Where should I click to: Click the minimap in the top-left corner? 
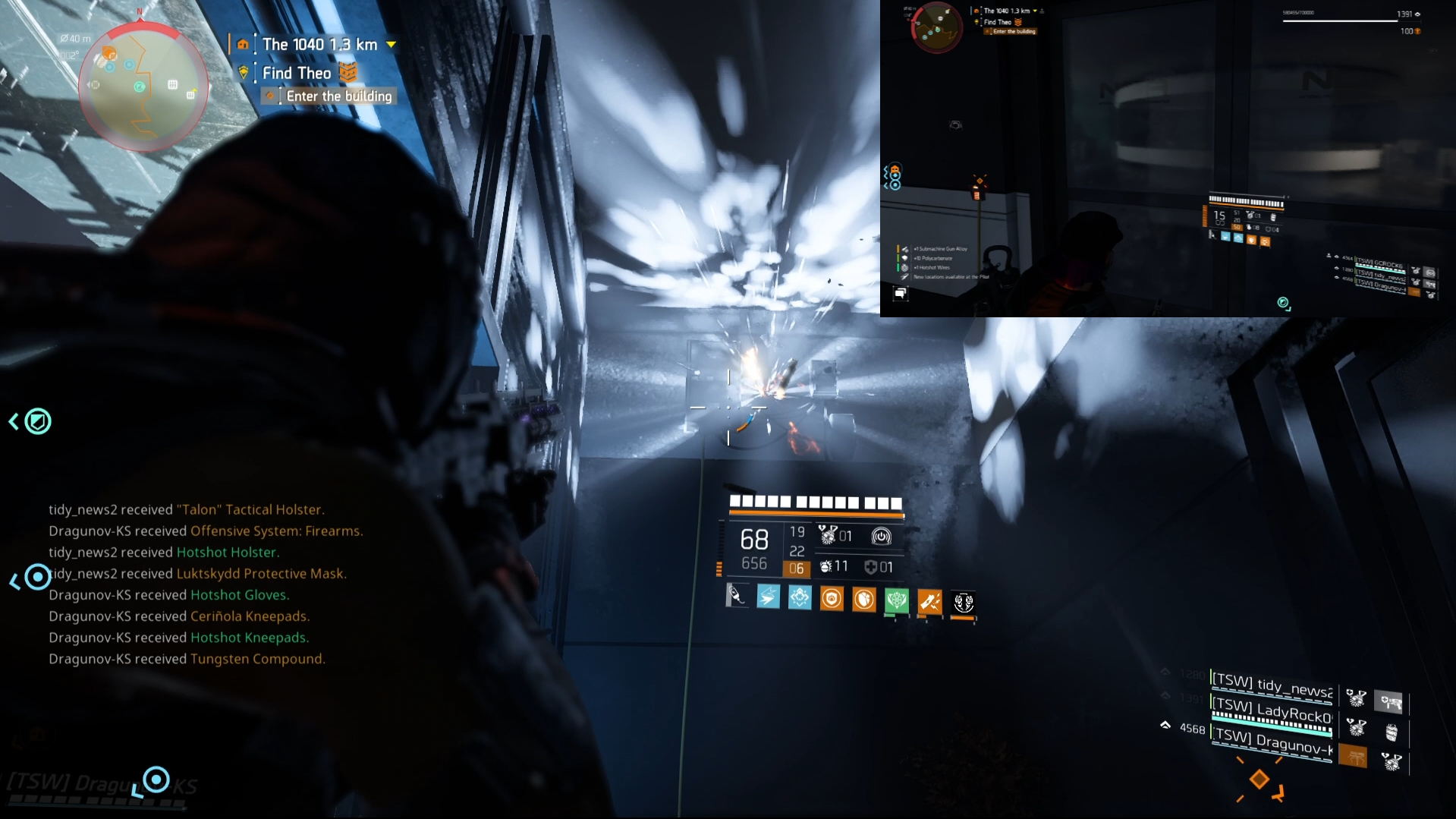coord(143,83)
